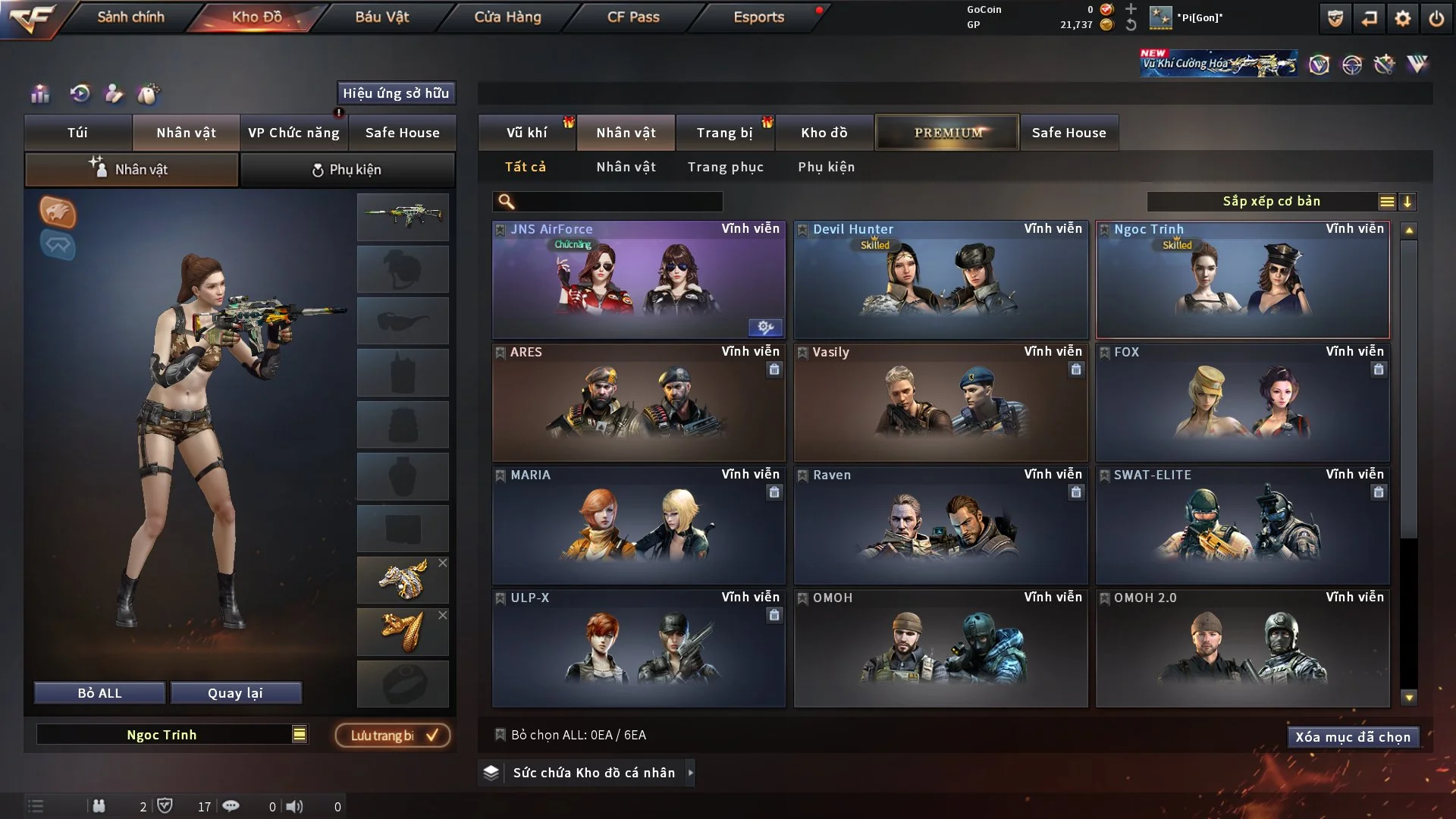Select the Vasily character card
This screenshot has height=819, width=1456.
(940, 403)
